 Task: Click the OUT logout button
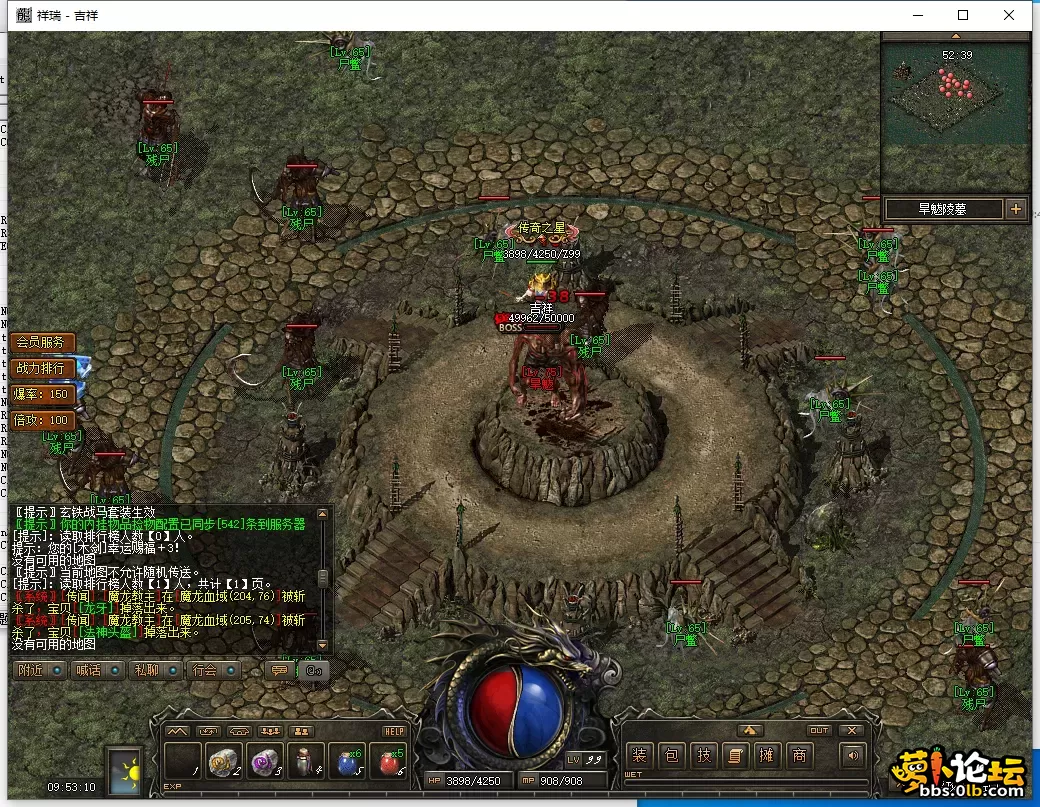pyautogui.click(x=819, y=731)
